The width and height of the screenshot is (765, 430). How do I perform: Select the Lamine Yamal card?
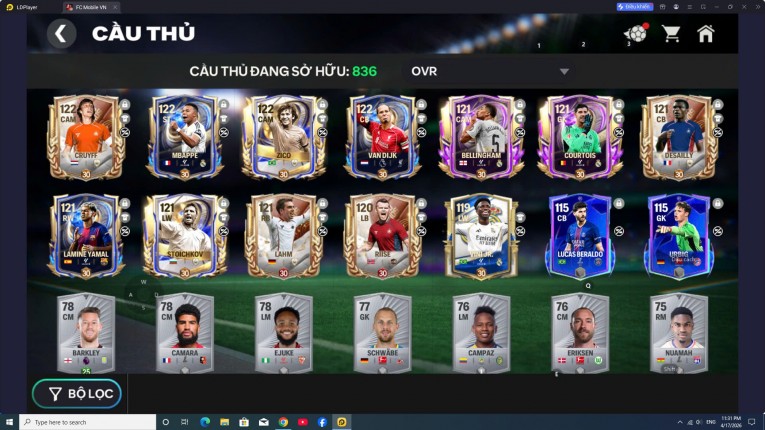tap(86, 236)
